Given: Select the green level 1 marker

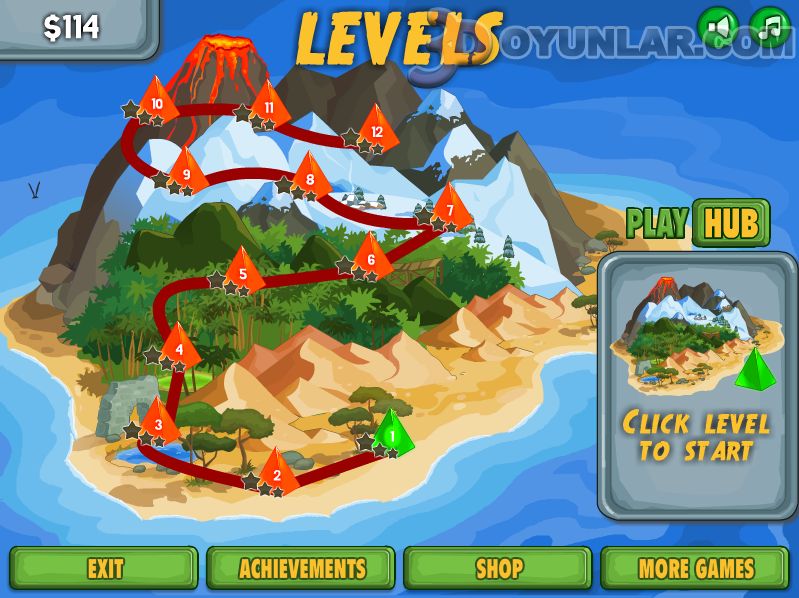Looking at the screenshot, I should coord(392,433).
